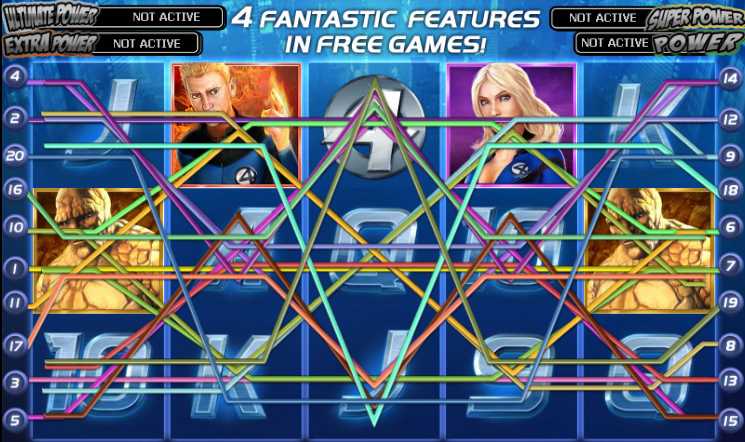
Task: Select payline 13 marker
Action: coord(730,381)
